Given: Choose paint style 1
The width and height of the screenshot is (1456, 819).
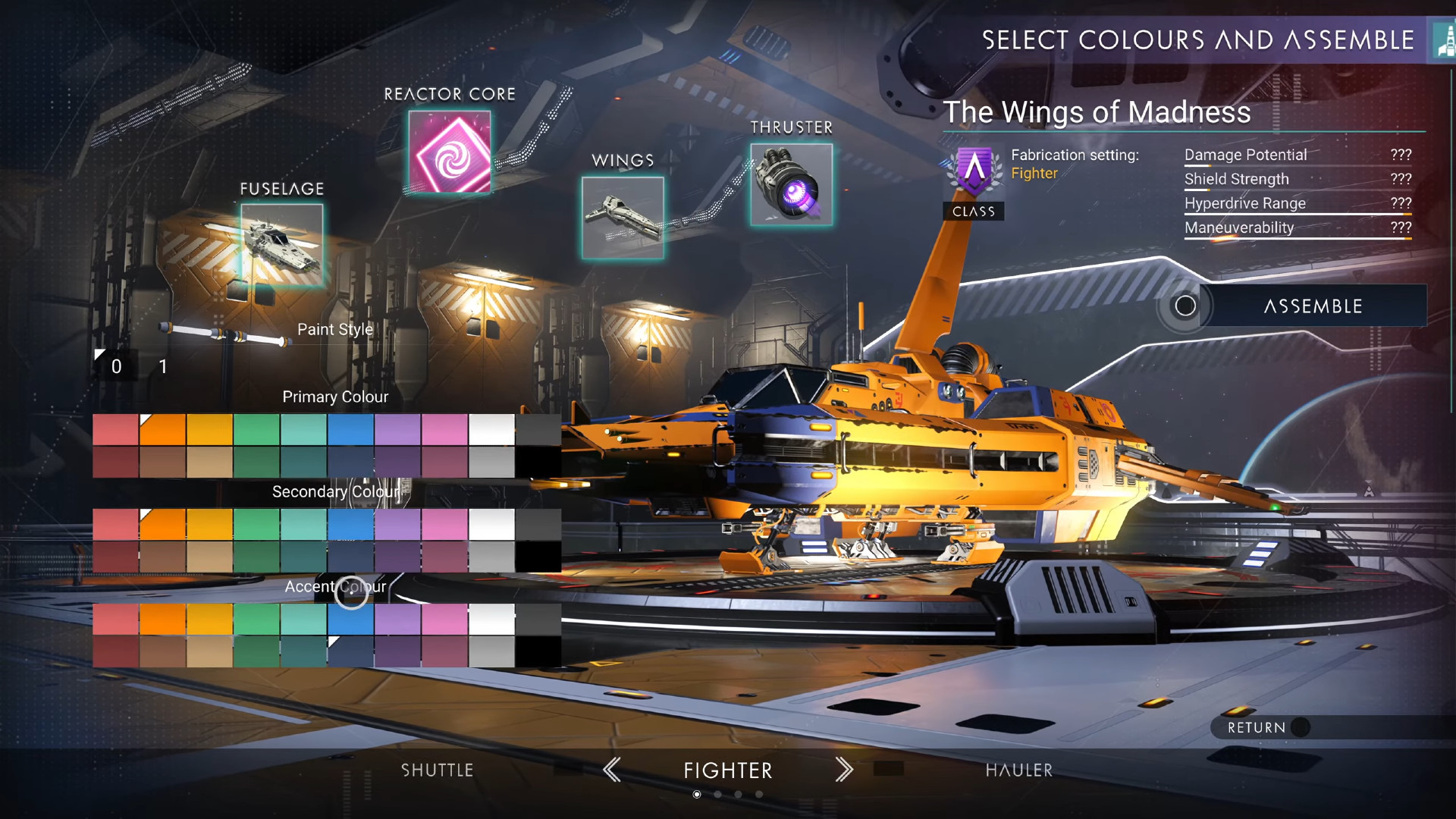Looking at the screenshot, I should (163, 367).
